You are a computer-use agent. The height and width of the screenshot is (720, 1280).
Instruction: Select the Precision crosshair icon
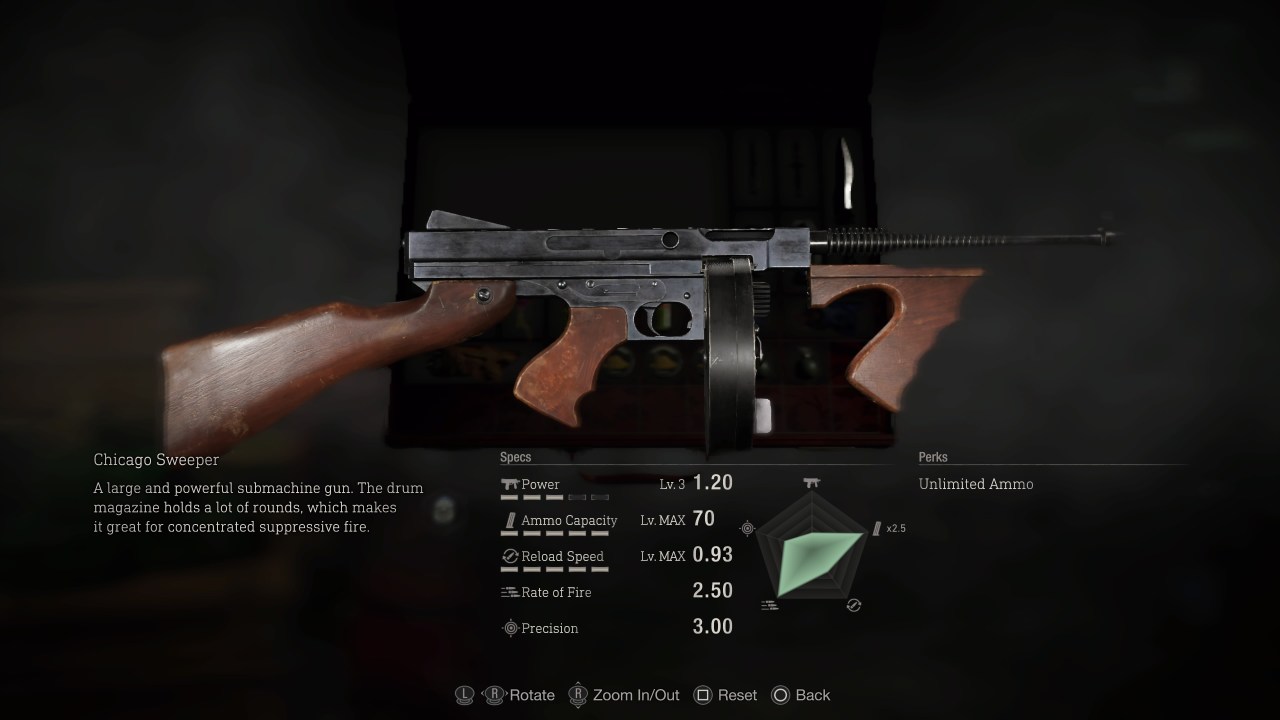[510, 628]
